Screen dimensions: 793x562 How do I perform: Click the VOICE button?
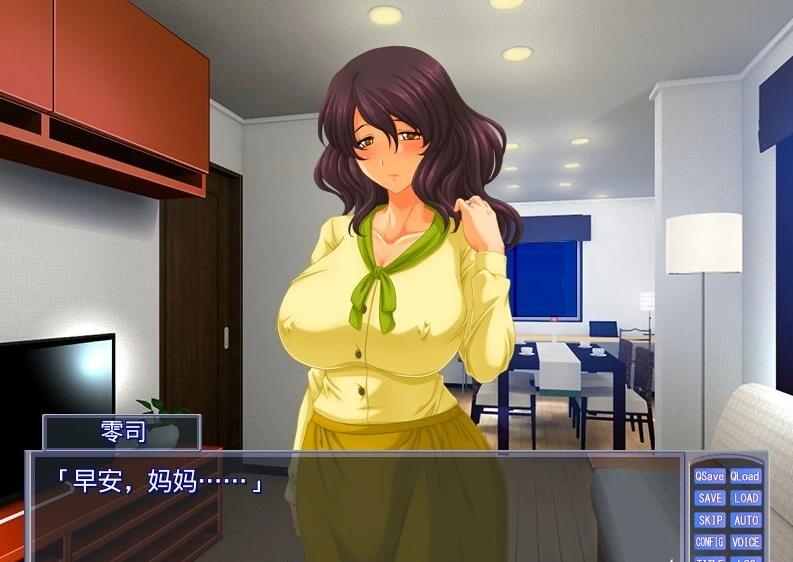click(745, 542)
